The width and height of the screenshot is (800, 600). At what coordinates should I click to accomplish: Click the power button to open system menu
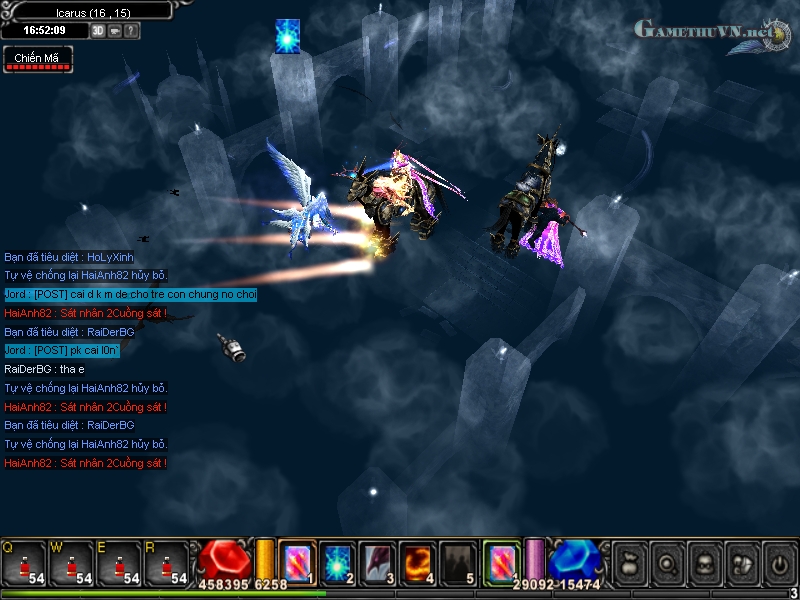tap(778, 561)
